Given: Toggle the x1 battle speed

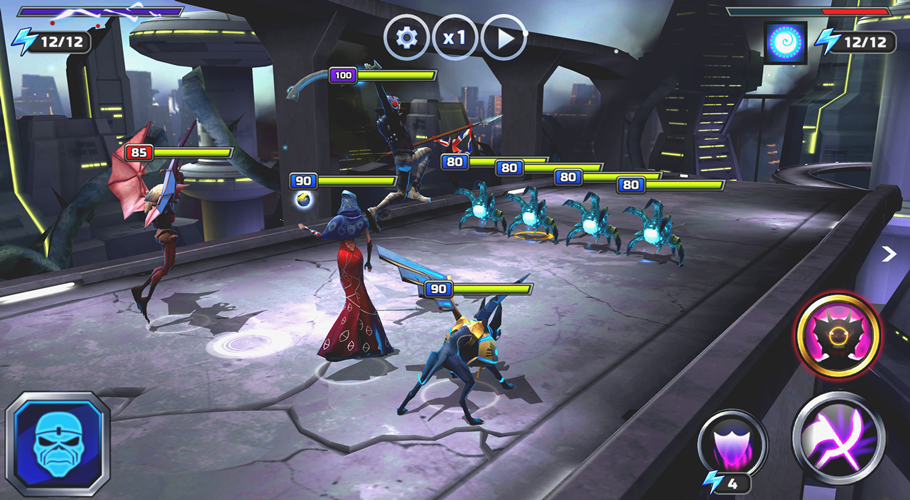Looking at the screenshot, I should tap(455, 39).
